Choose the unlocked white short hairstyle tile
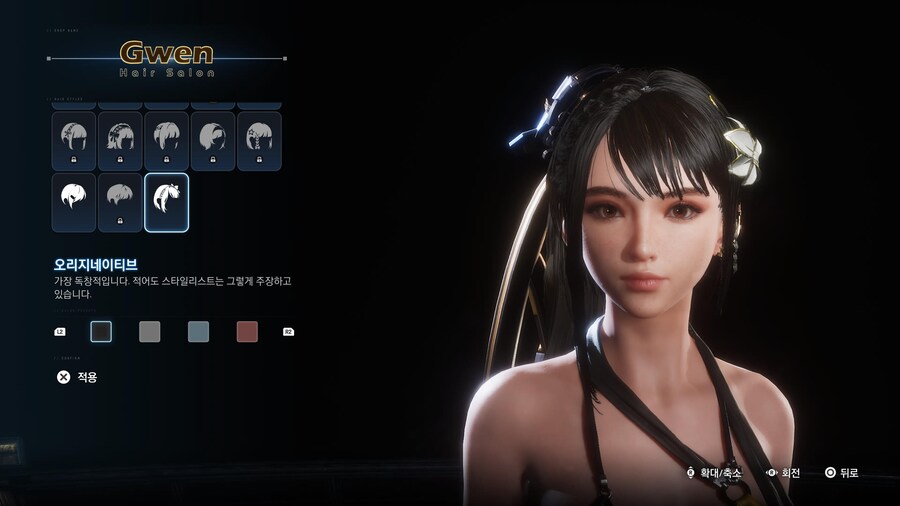 [x=74, y=202]
